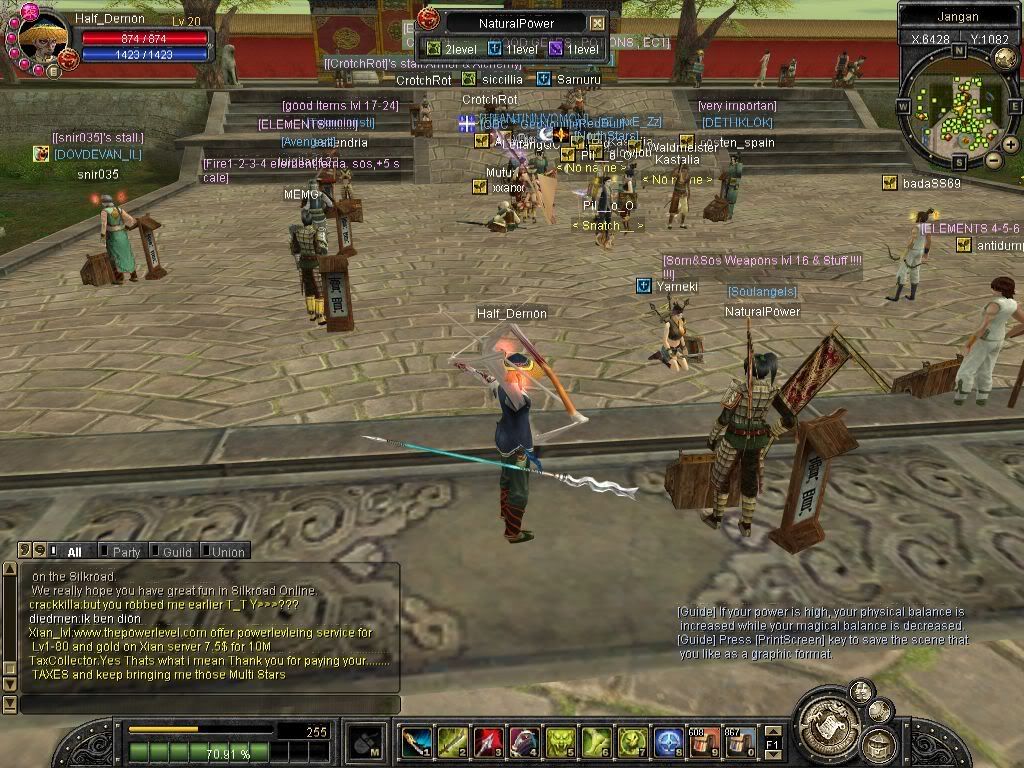
Task: Open the large round main menu button
Action: click(x=827, y=720)
